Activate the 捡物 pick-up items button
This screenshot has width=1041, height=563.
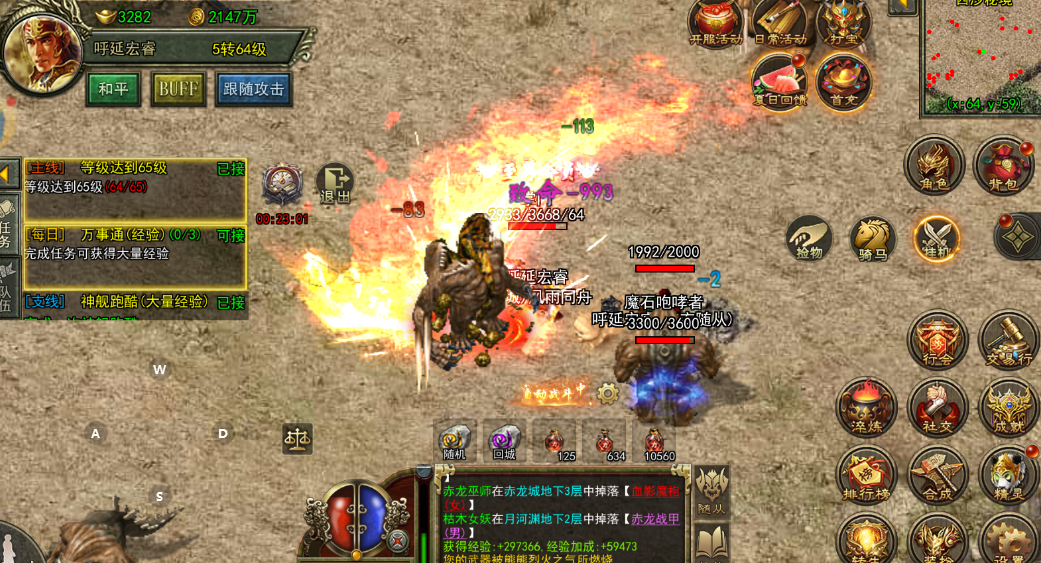coord(808,238)
